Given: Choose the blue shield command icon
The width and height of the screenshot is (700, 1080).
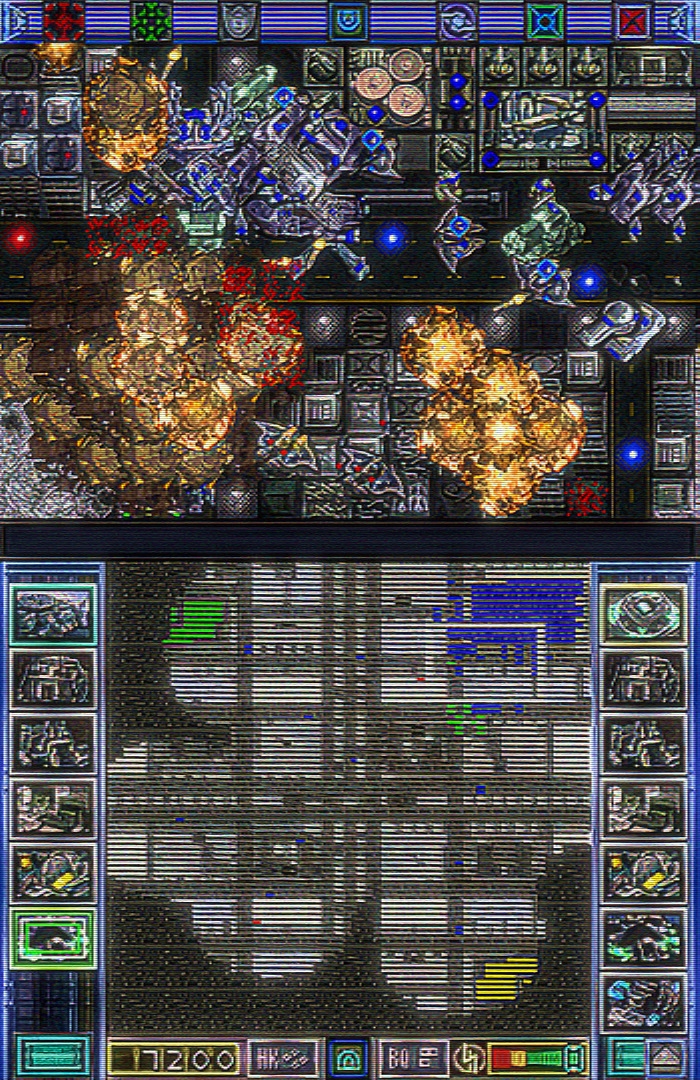Looking at the screenshot, I should click(x=348, y=20).
